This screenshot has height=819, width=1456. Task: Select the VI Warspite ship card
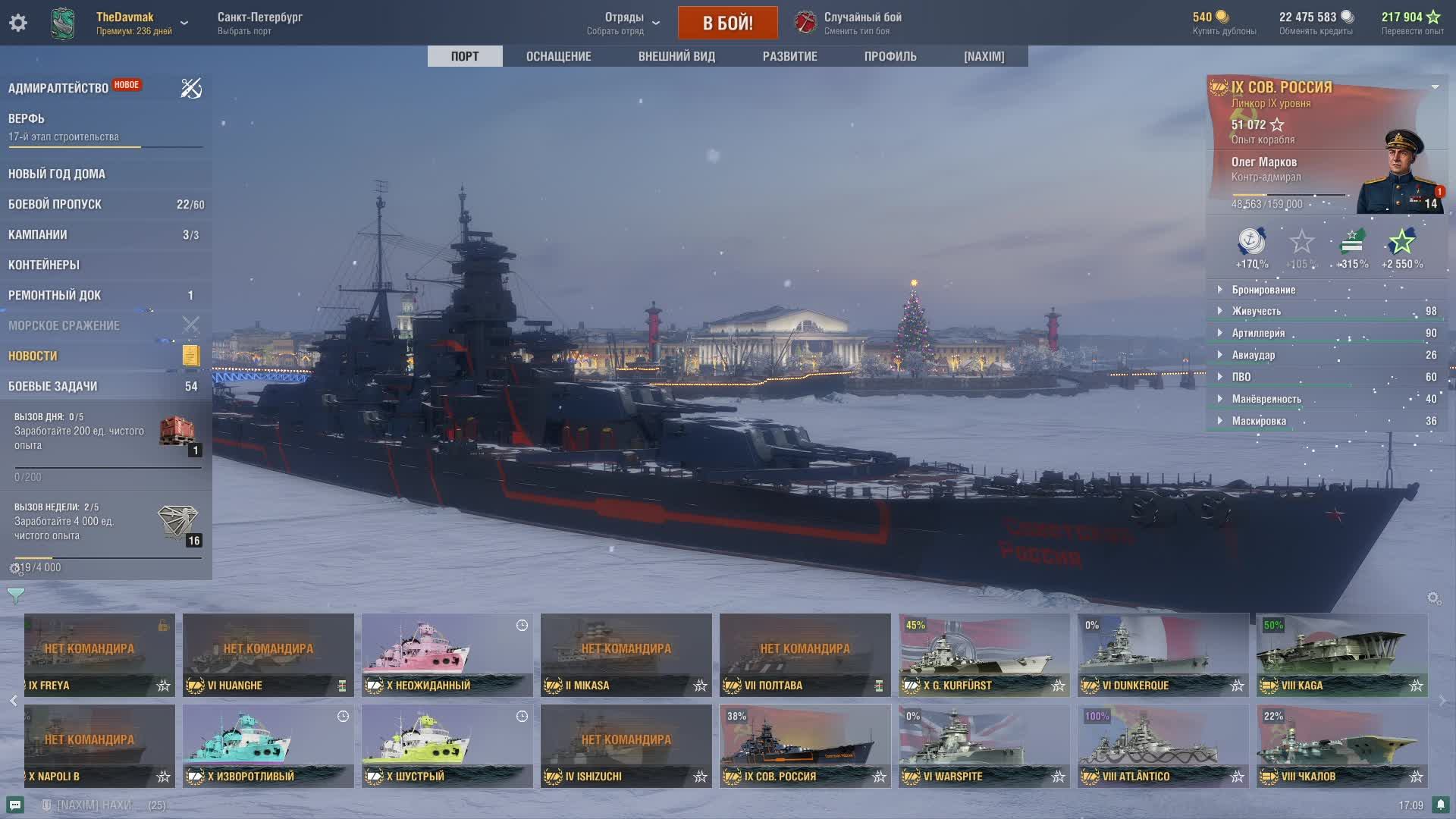(x=984, y=745)
